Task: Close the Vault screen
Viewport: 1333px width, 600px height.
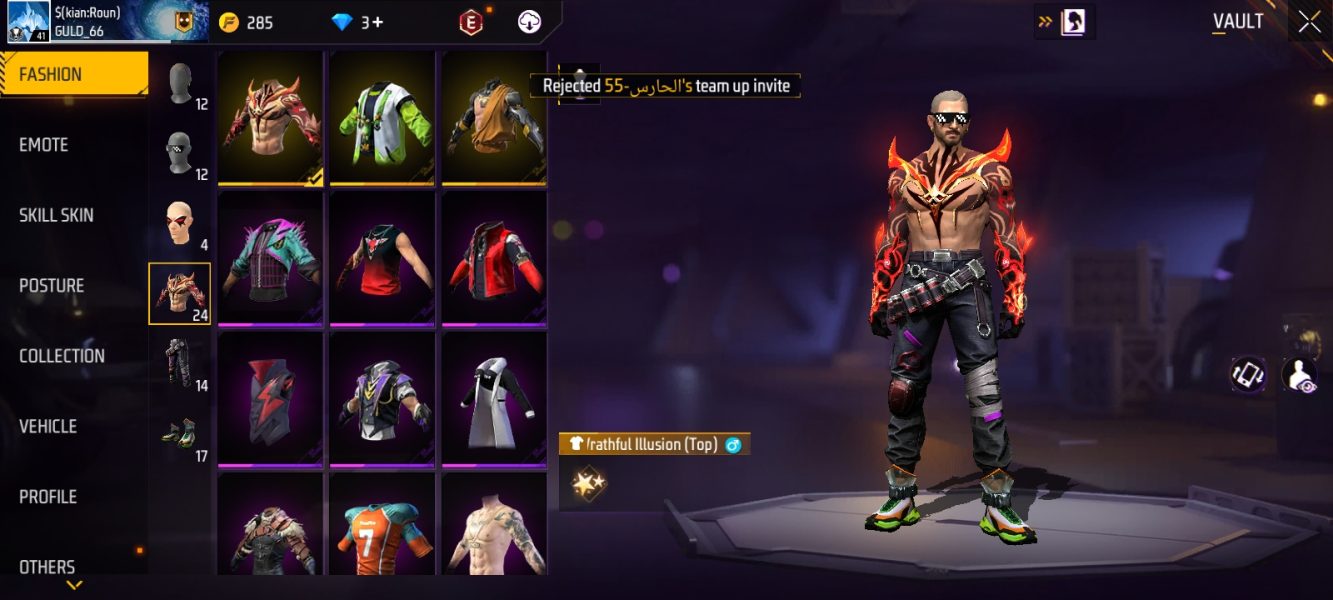Action: tap(1309, 22)
